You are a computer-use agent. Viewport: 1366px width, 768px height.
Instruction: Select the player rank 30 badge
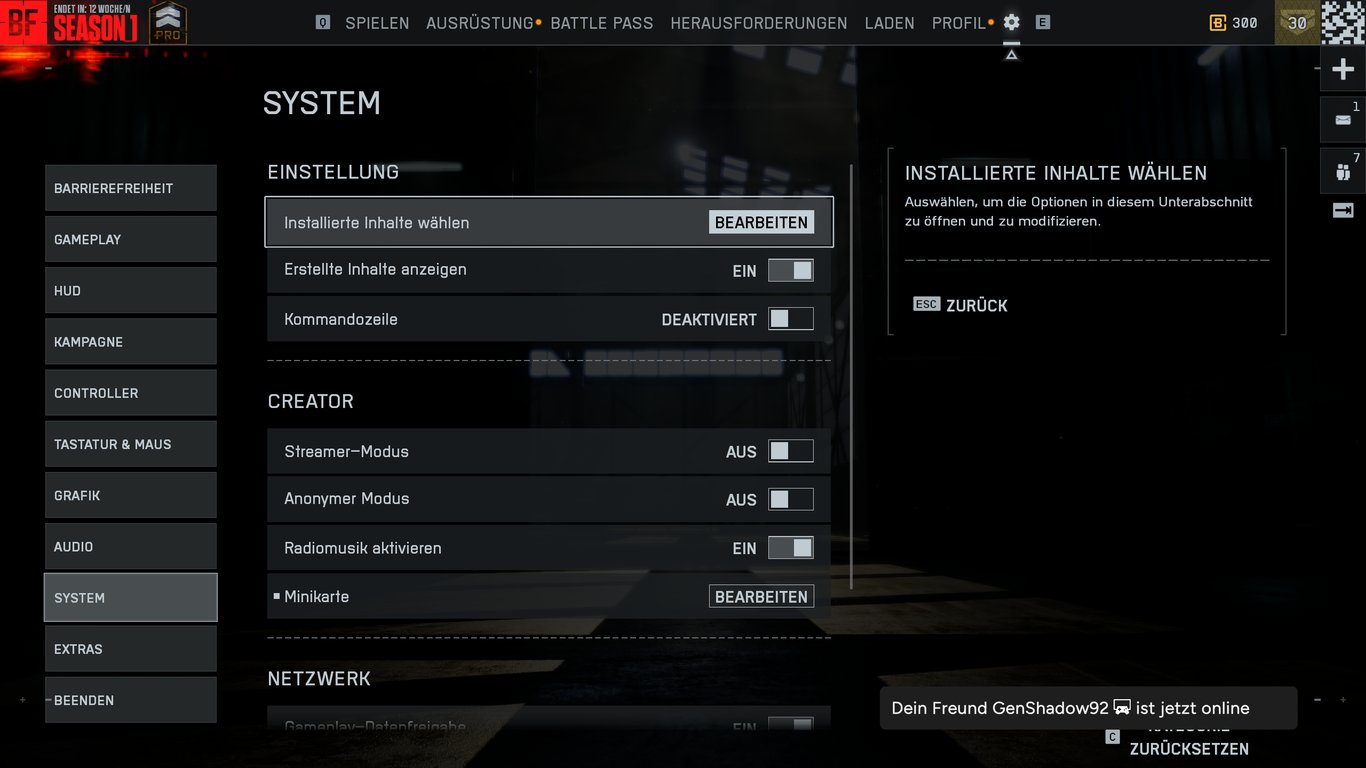[1297, 22]
